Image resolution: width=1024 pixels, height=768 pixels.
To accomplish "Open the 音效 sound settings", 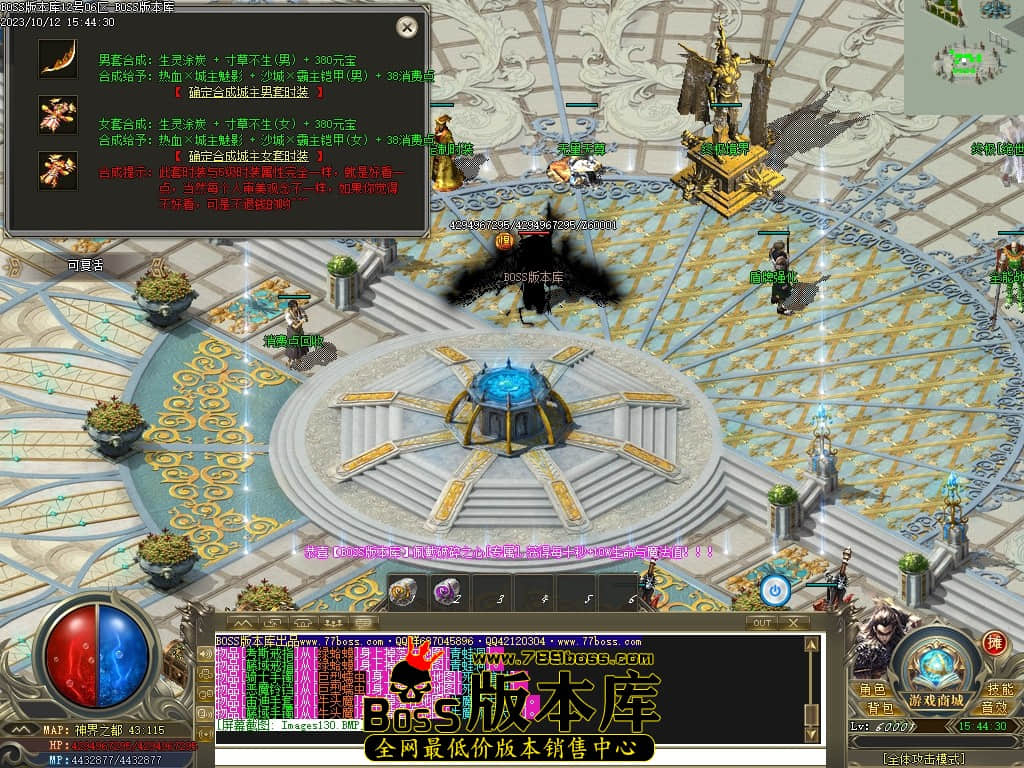I will tap(993, 707).
